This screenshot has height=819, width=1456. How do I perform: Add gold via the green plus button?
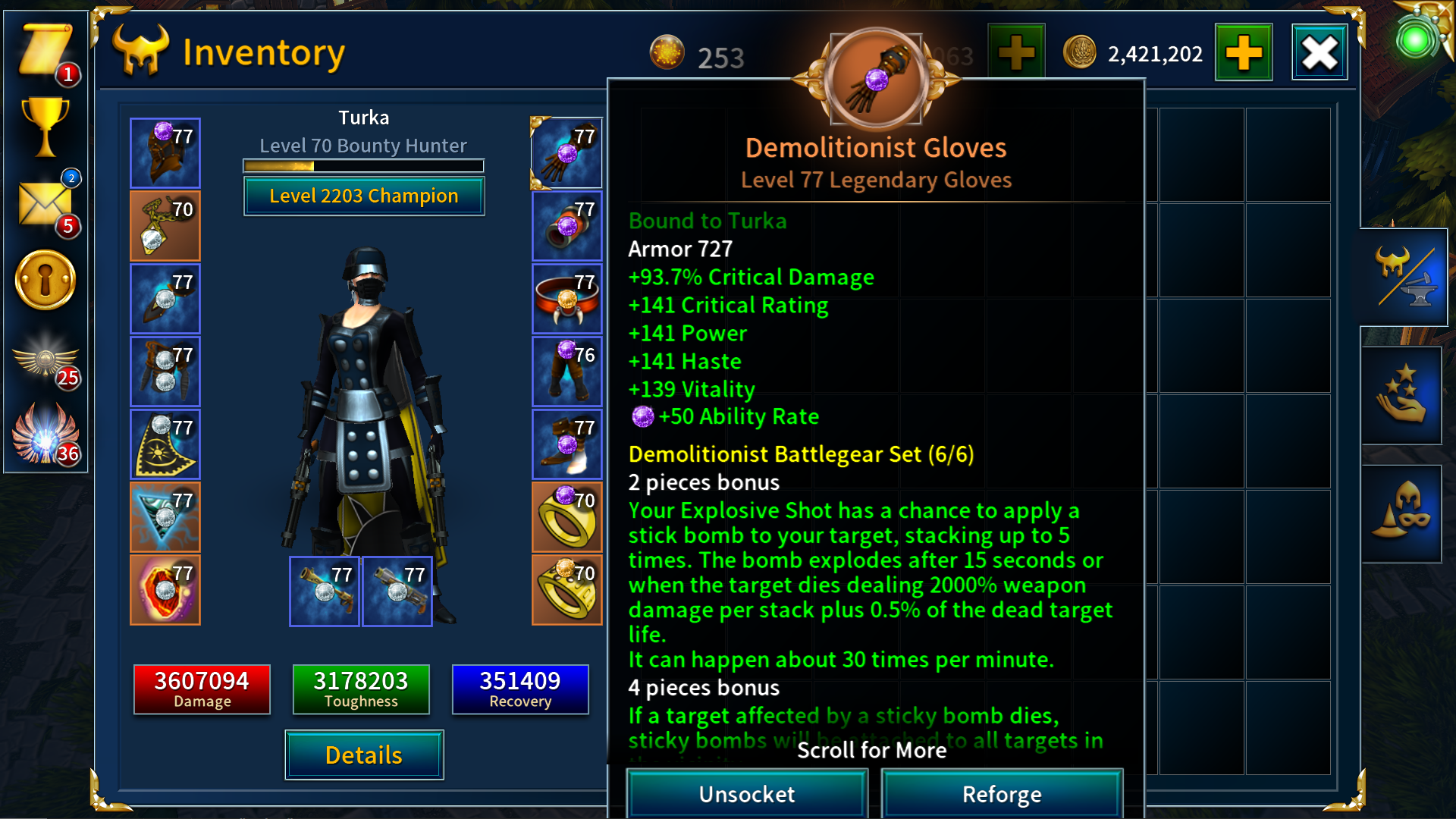[x=1244, y=52]
